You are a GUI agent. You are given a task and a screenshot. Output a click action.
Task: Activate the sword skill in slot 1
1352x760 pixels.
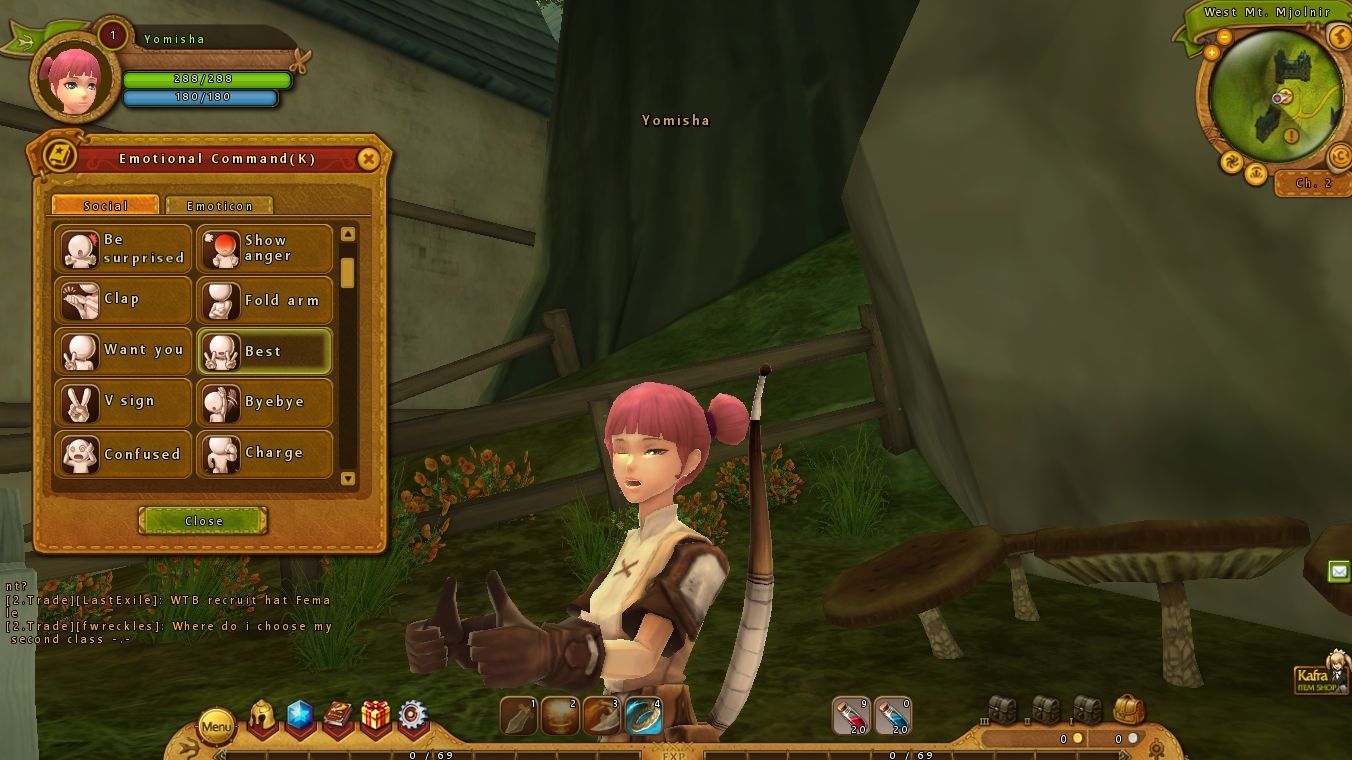(x=519, y=716)
